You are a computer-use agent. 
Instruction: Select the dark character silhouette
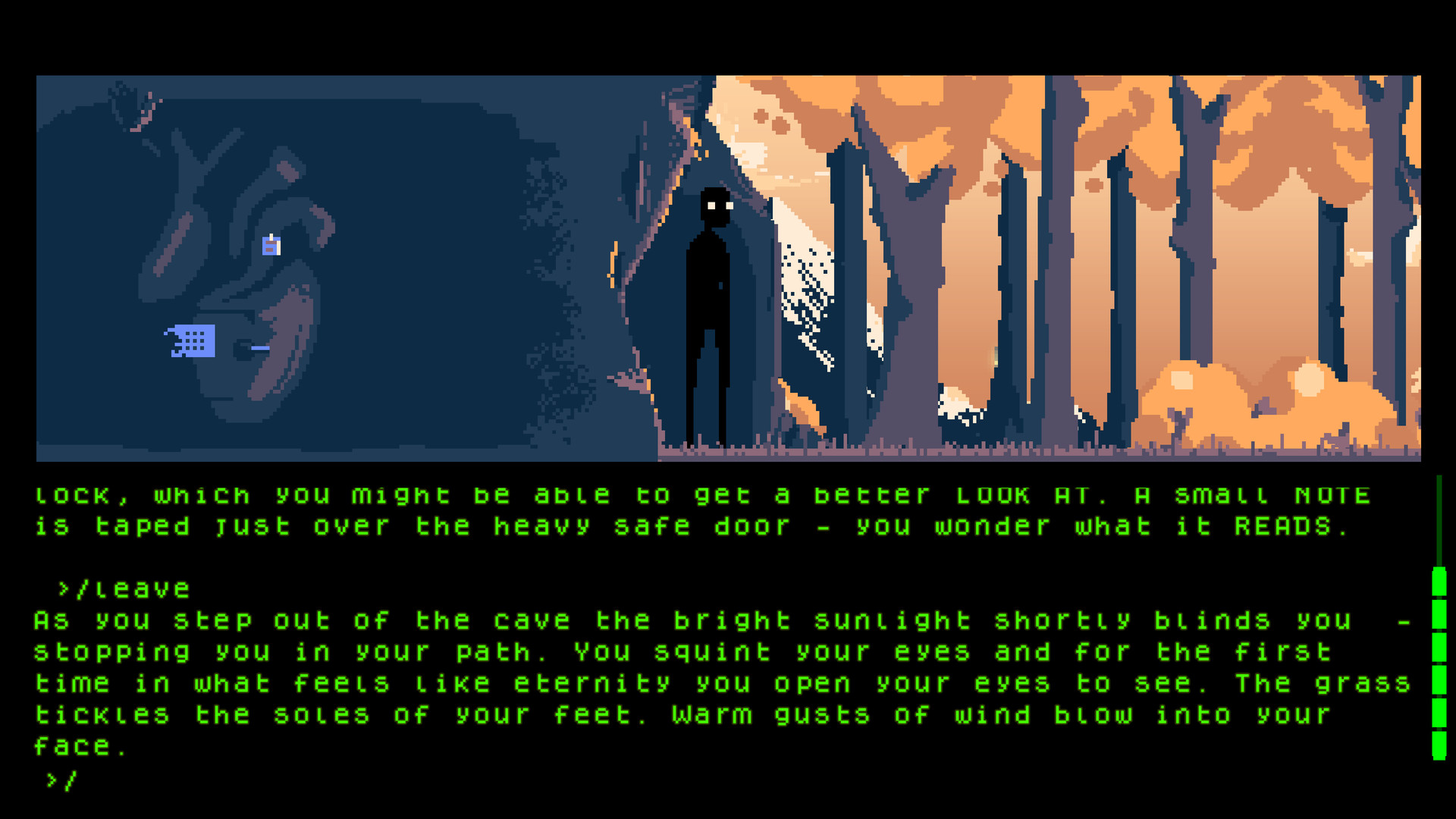tap(710, 303)
